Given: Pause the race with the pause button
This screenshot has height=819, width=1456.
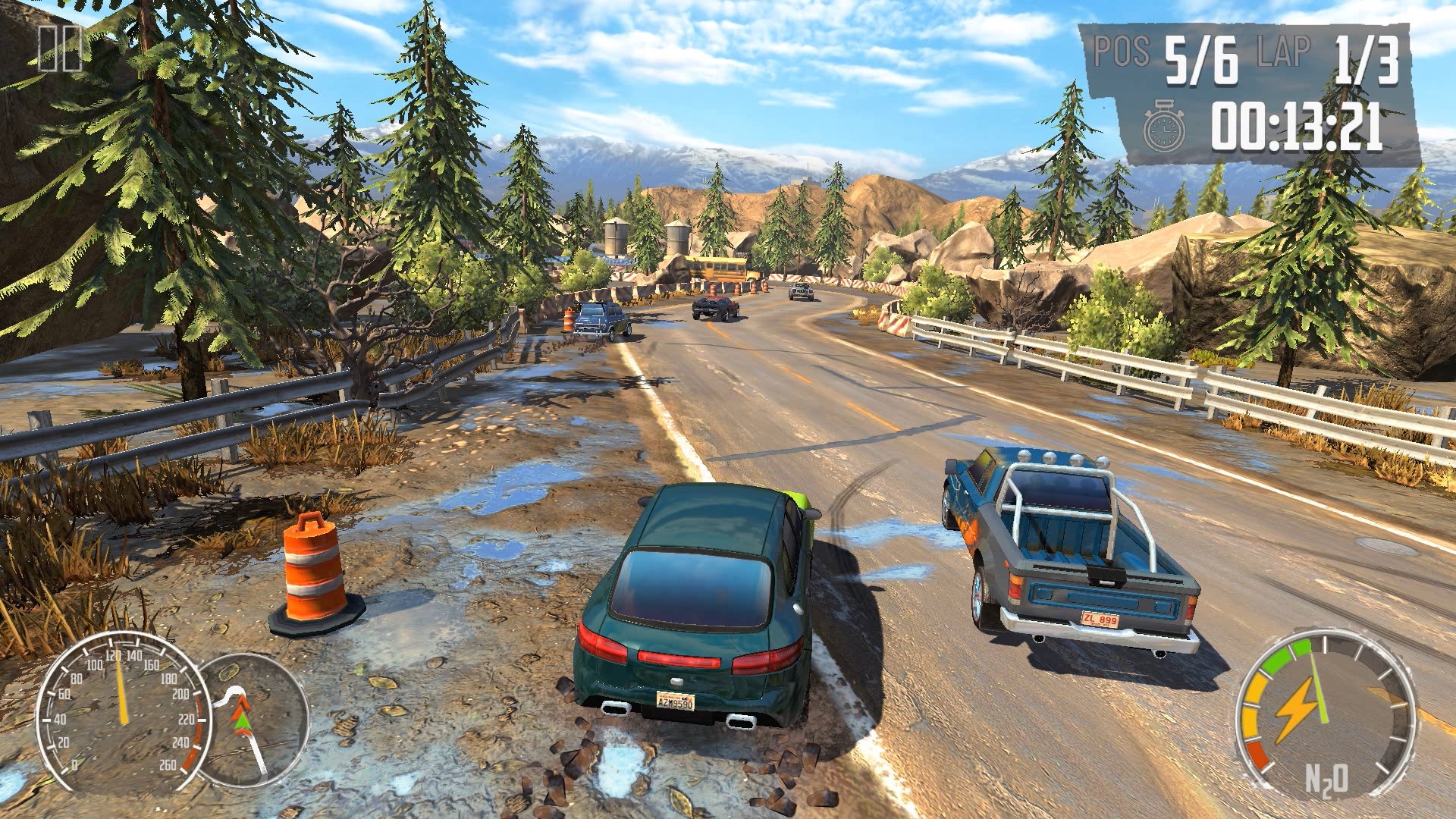Looking at the screenshot, I should [x=59, y=48].
